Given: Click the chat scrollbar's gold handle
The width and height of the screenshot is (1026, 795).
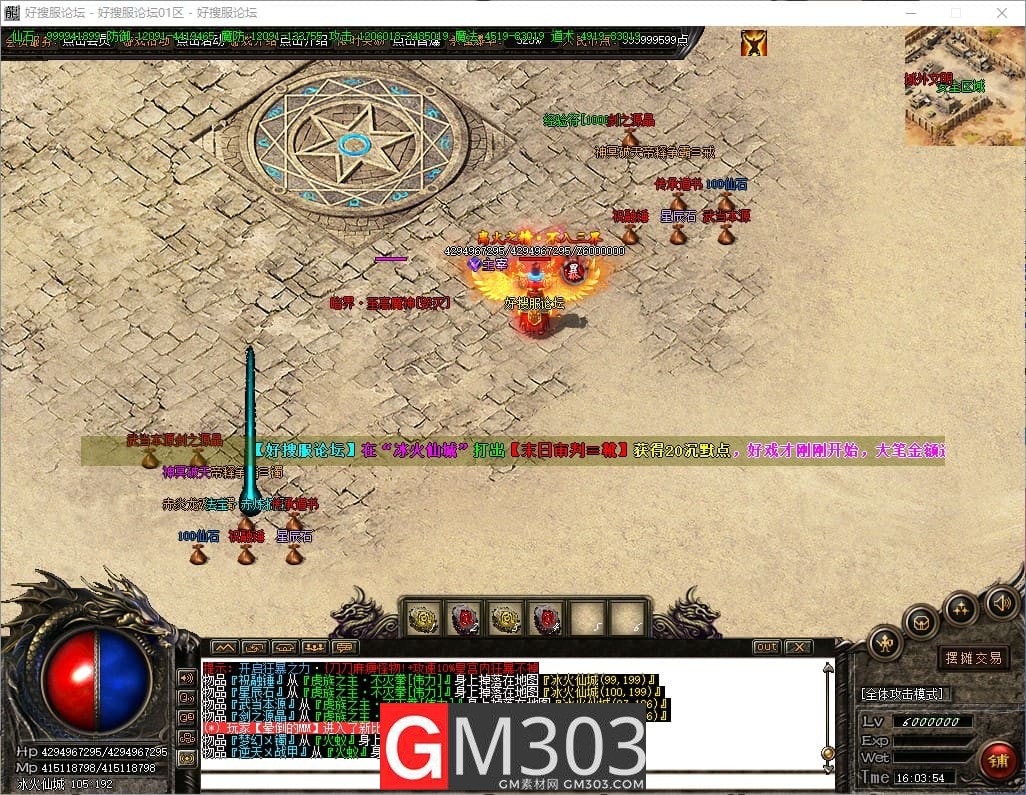Looking at the screenshot, I should click(x=827, y=753).
